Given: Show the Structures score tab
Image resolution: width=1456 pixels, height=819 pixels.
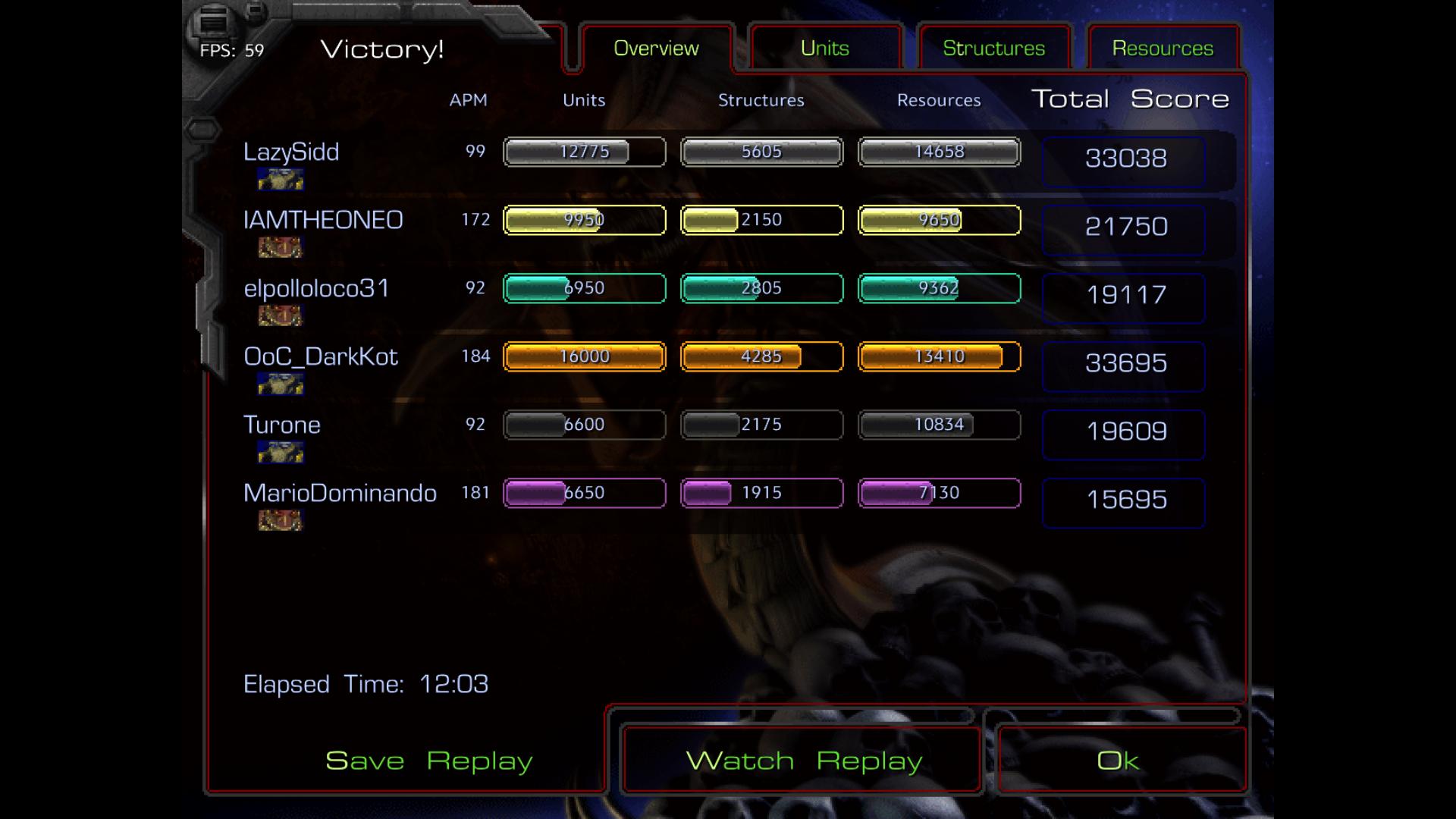Looking at the screenshot, I should coord(993,49).
